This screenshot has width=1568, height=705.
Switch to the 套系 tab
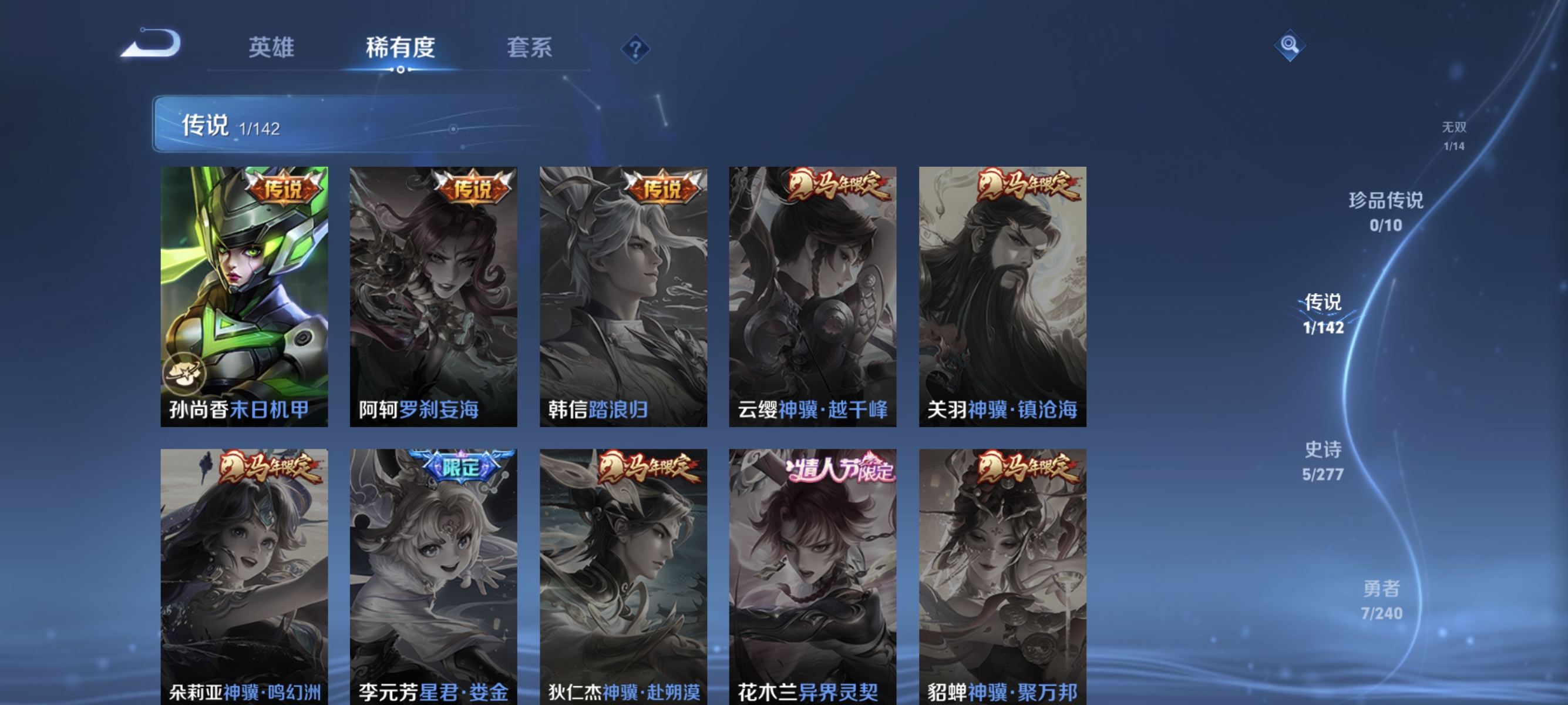(530, 49)
